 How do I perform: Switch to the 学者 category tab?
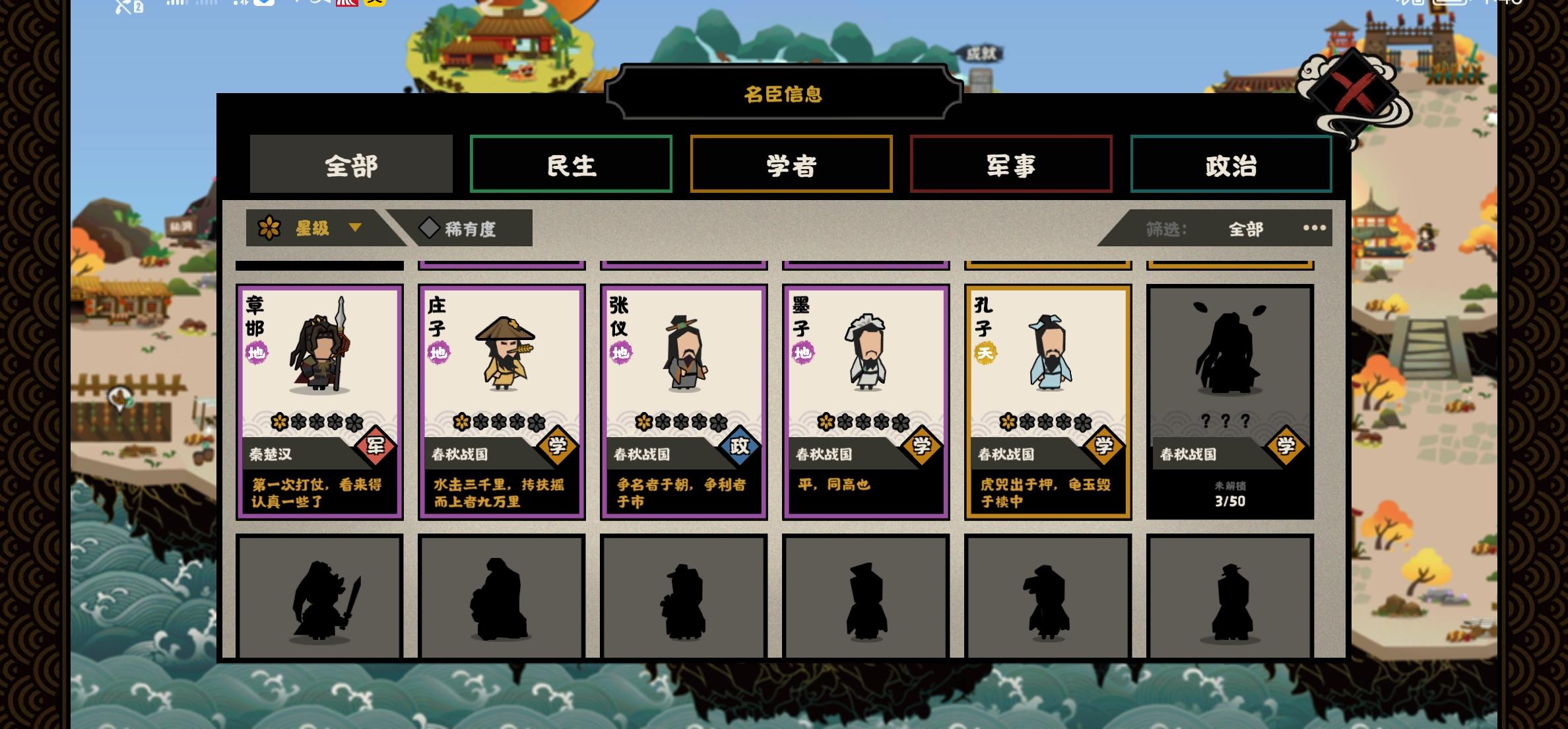coord(791,165)
